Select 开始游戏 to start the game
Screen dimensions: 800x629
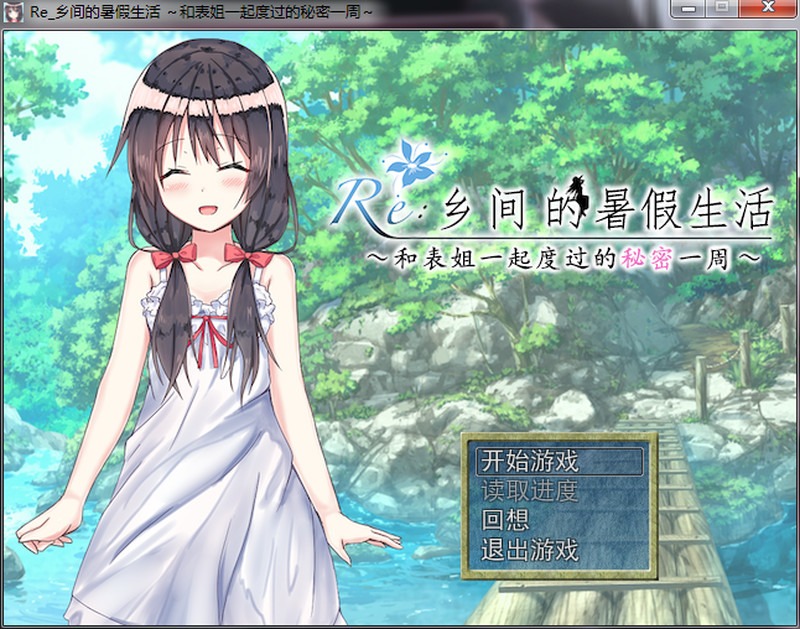point(531,461)
